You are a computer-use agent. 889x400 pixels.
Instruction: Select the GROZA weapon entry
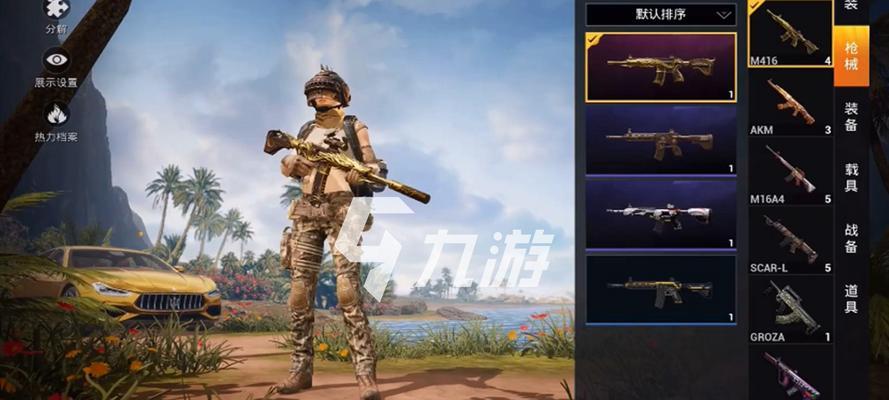tap(791, 309)
